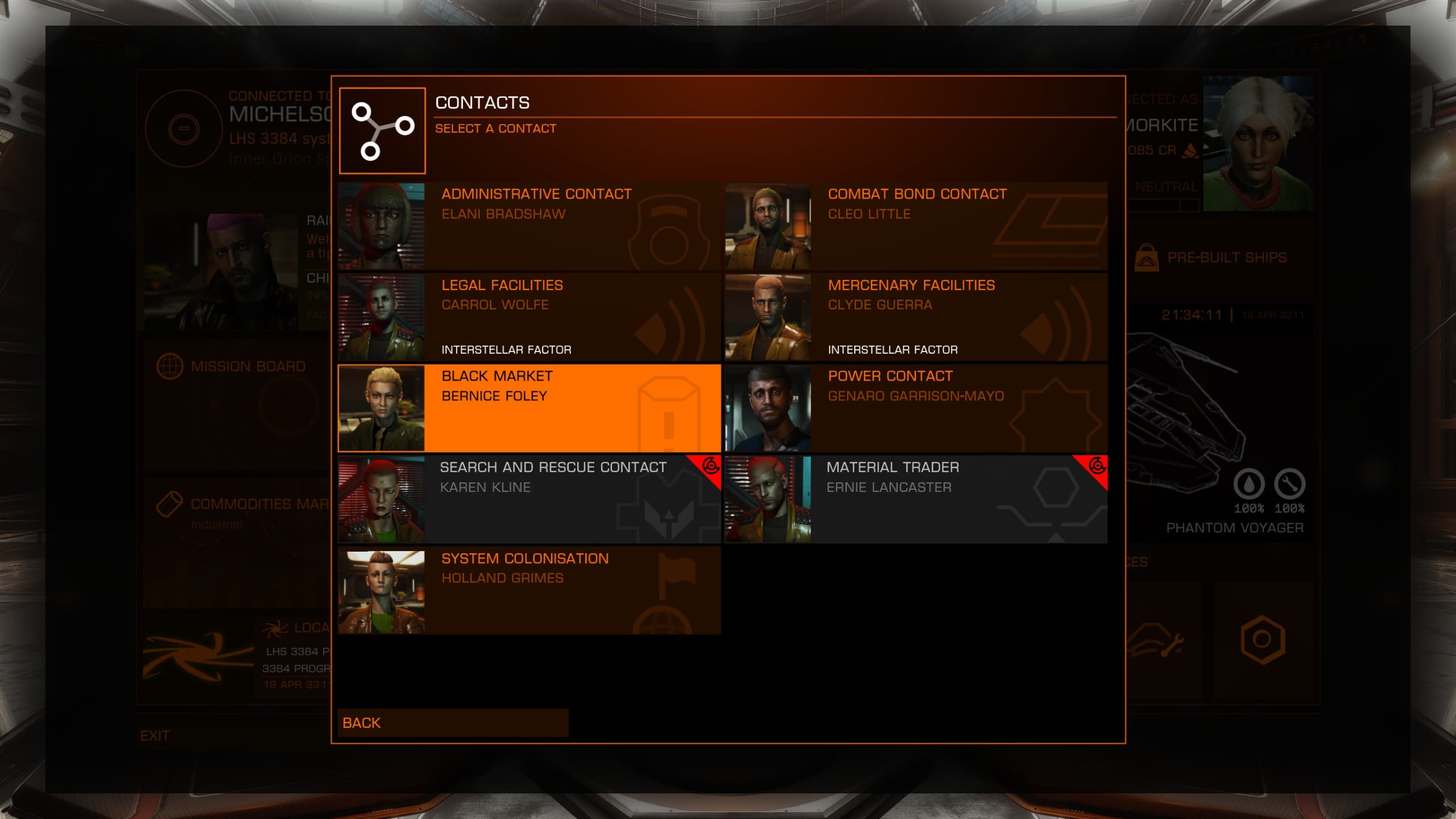Click the Back button

(453, 723)
